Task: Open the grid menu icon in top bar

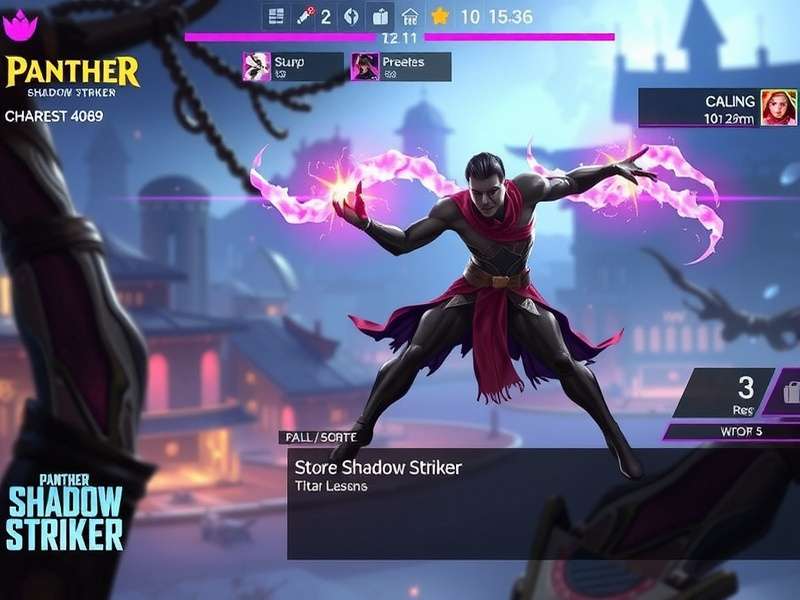Action: click(x=277, y=16)
